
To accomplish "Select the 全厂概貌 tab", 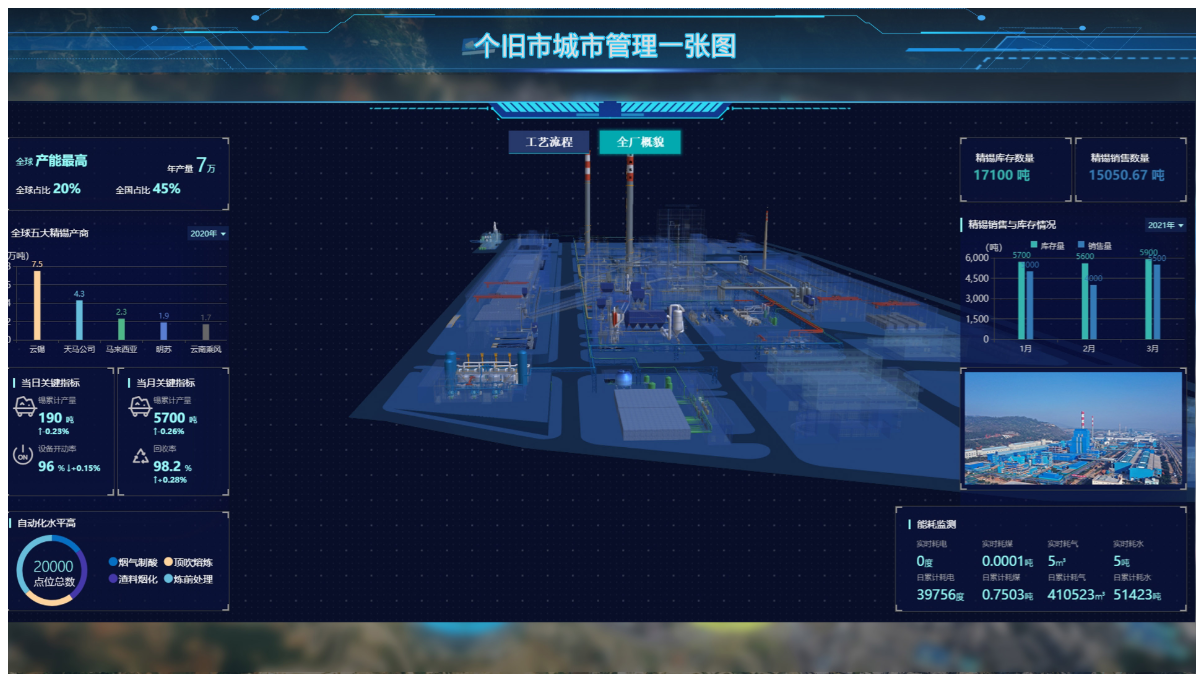I will coord(640,142).
